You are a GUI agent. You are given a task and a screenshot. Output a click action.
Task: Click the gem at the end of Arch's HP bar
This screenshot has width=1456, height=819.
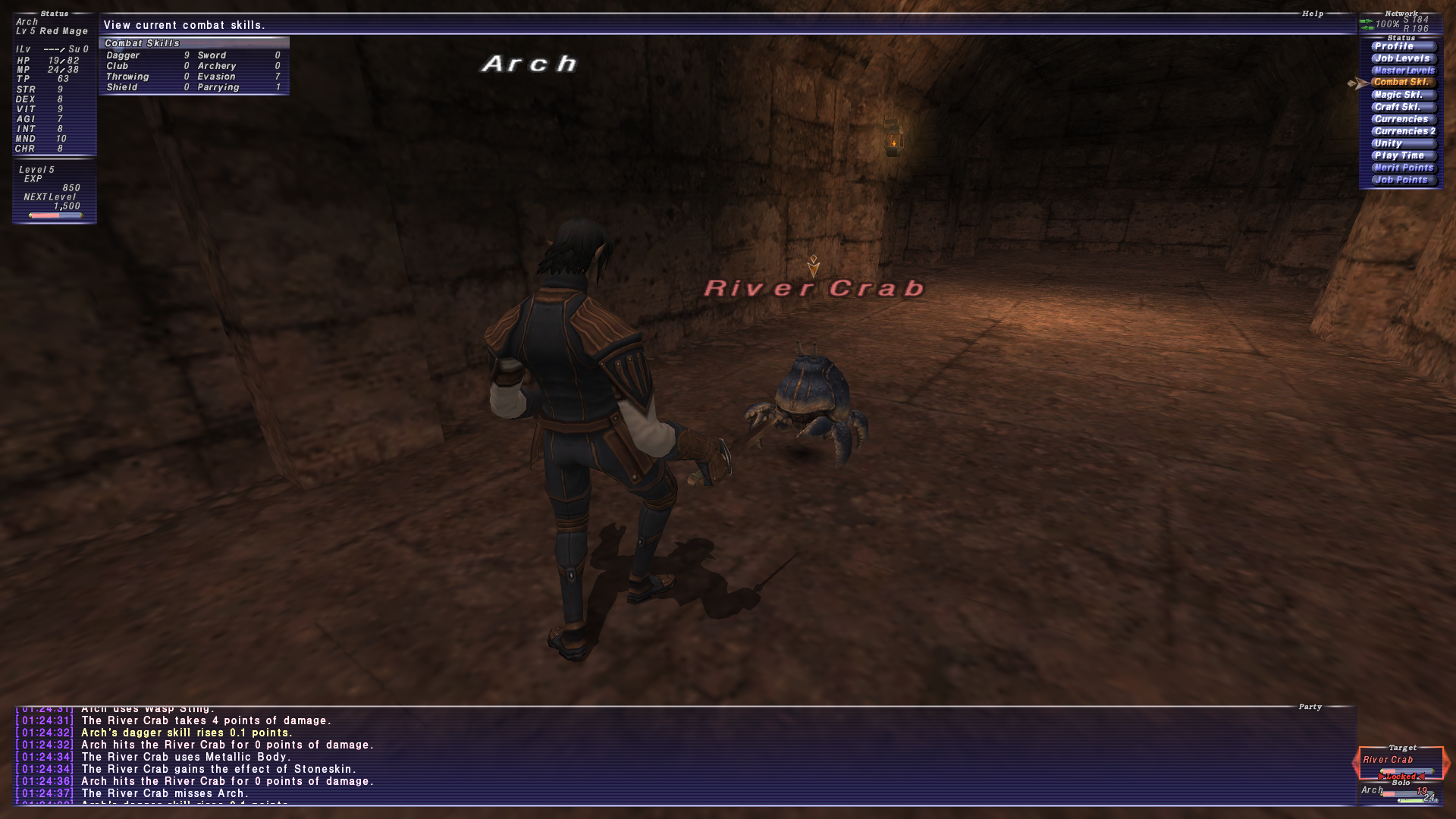1433,794
